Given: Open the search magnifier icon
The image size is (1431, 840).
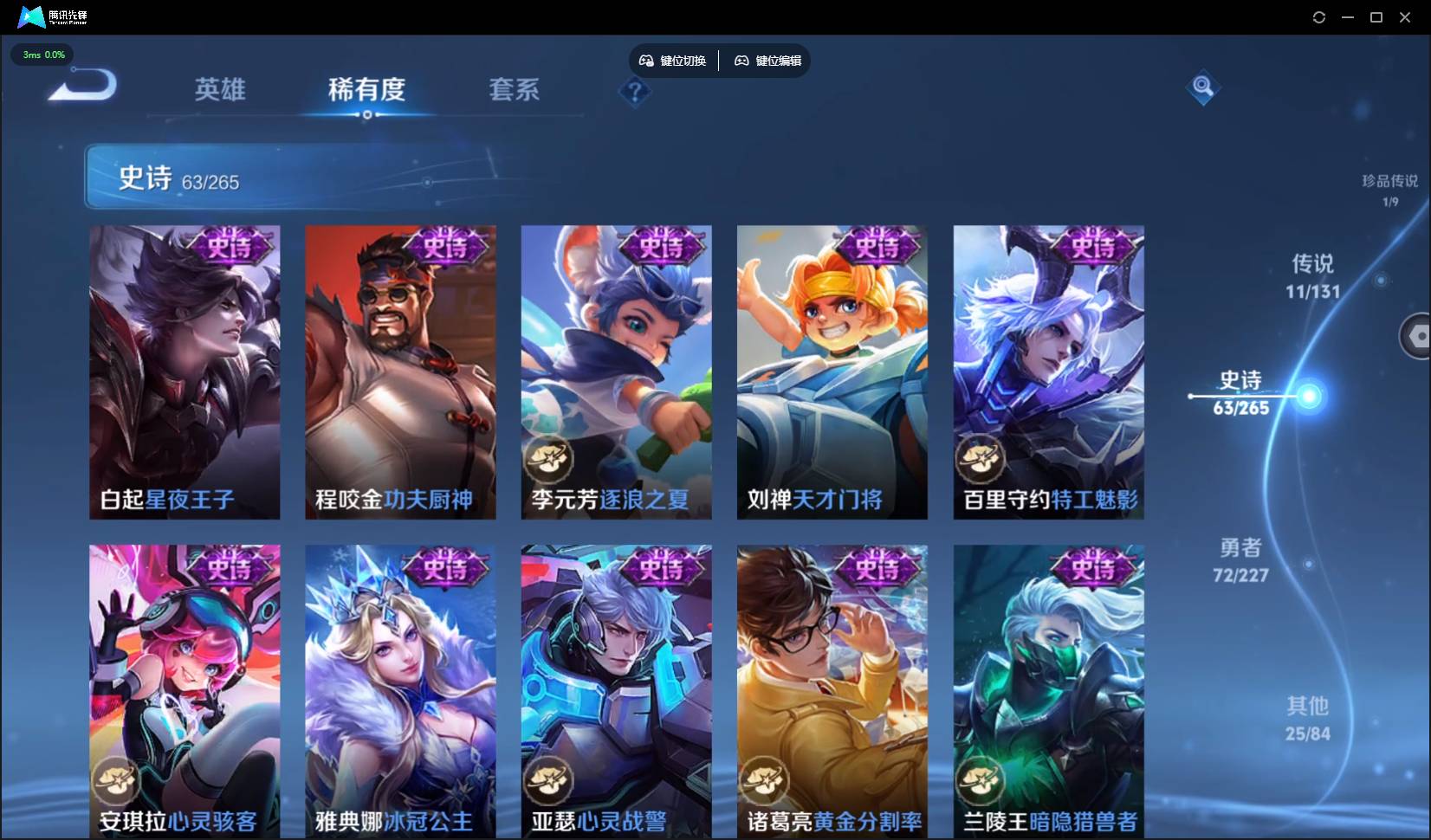Looking at the screenshot, I should [1202, 87].
